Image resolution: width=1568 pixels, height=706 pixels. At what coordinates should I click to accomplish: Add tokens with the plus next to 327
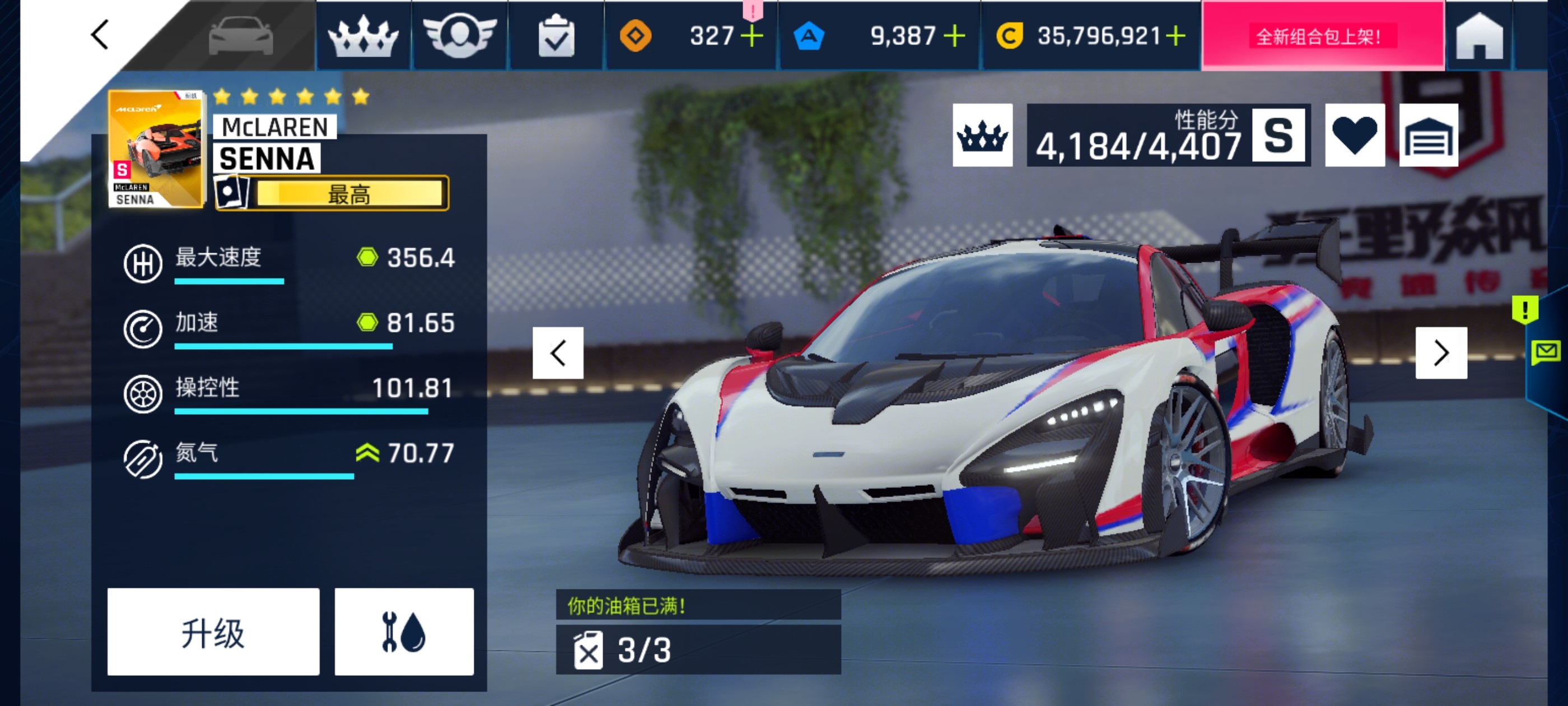752,36
